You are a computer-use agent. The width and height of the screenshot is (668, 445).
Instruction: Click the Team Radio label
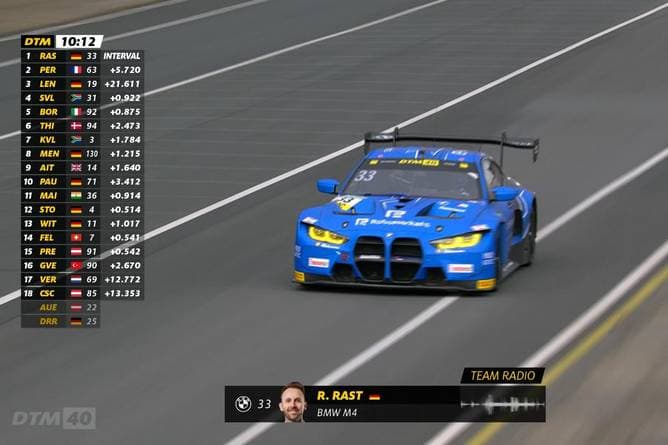tap(502, 376)
